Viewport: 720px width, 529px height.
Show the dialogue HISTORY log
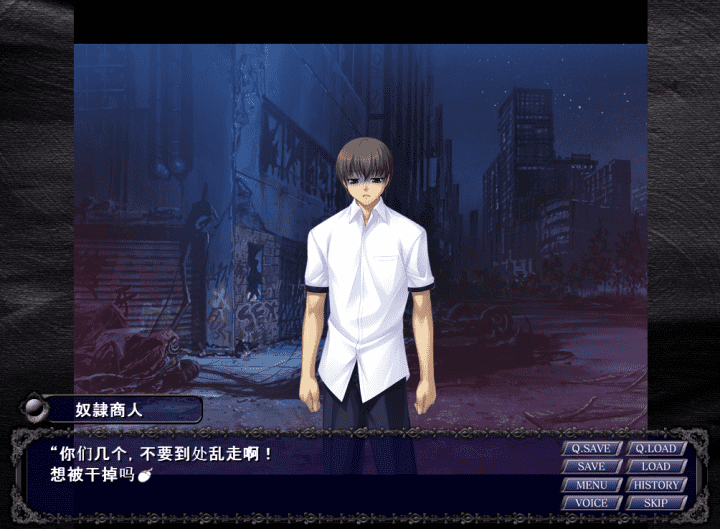coord(656,485)
